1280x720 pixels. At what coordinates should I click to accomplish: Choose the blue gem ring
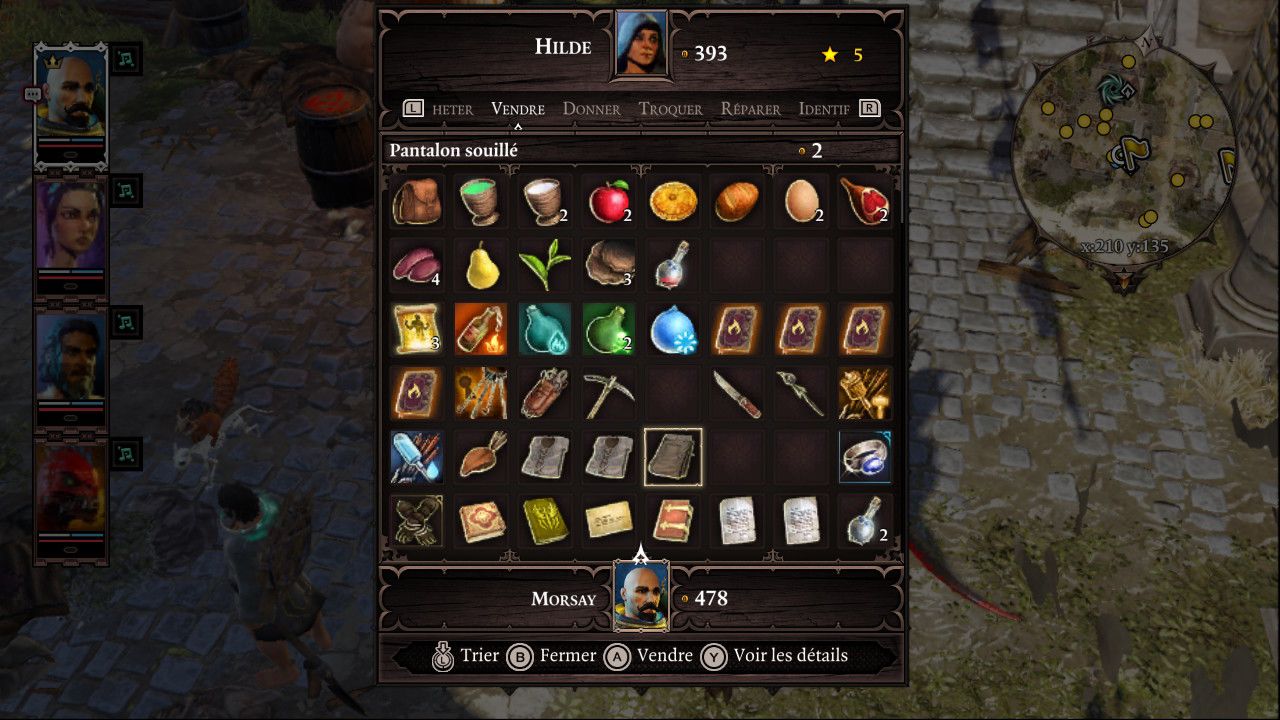click(865, 457)
